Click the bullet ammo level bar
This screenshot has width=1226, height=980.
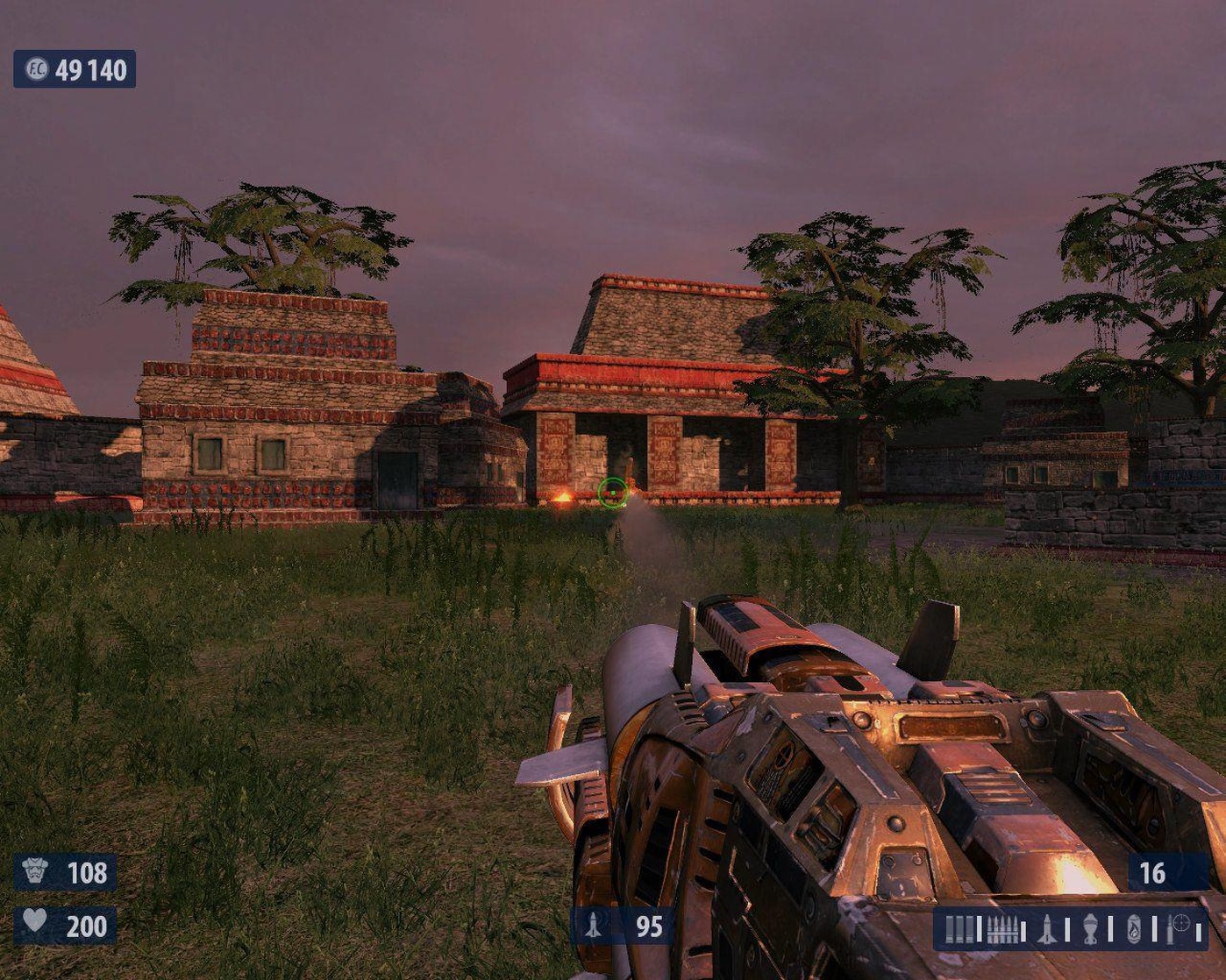[1023, 929]
